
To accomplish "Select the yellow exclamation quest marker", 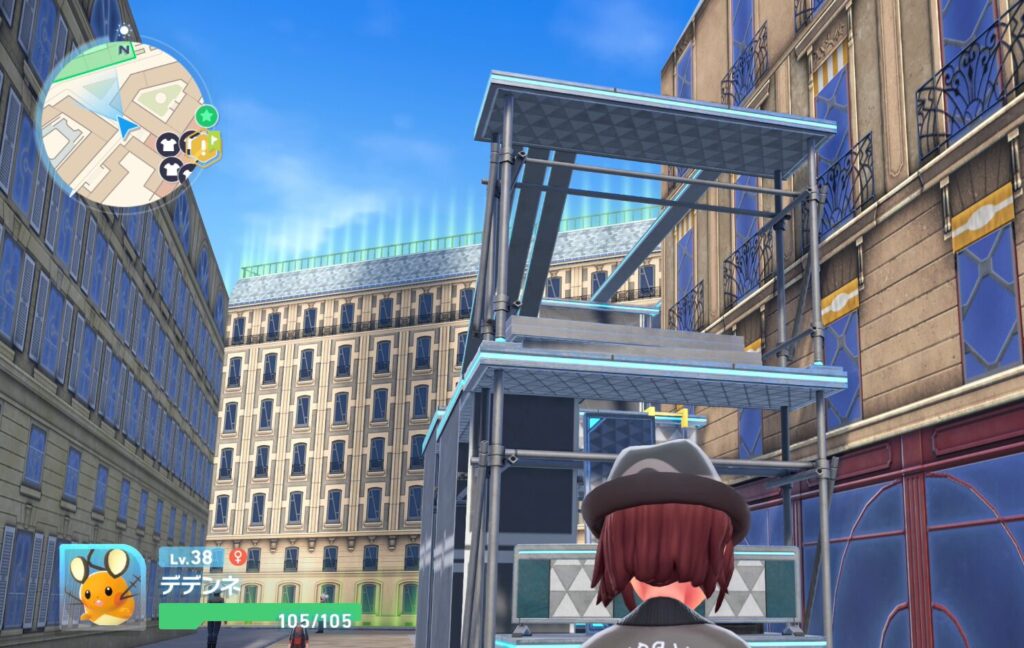I will tap(207, 148).
